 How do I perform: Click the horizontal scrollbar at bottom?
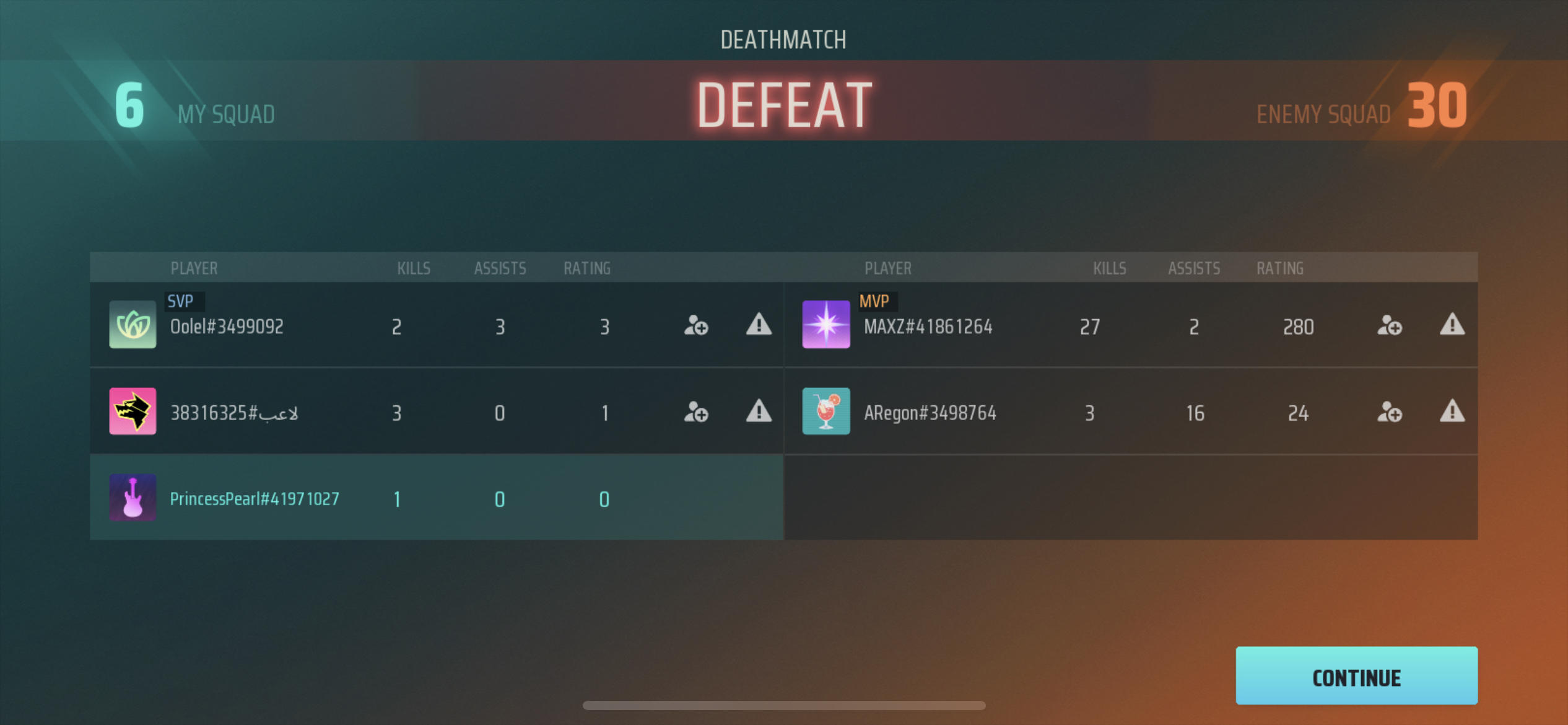784,705
